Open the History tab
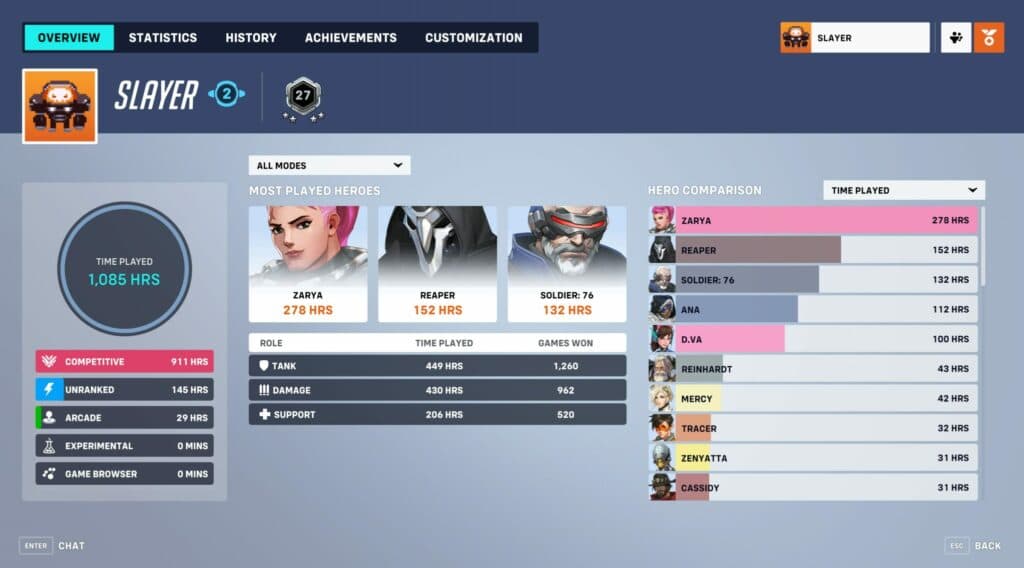 pos(251,38)
